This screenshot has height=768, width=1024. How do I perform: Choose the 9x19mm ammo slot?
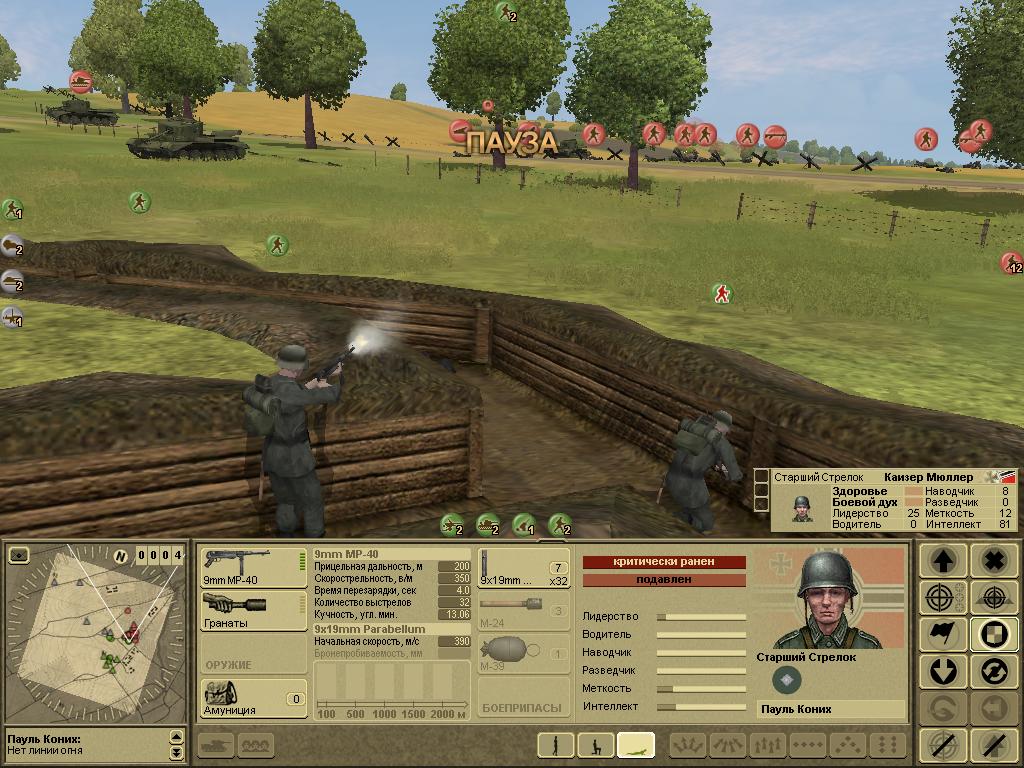click(524, 567)
